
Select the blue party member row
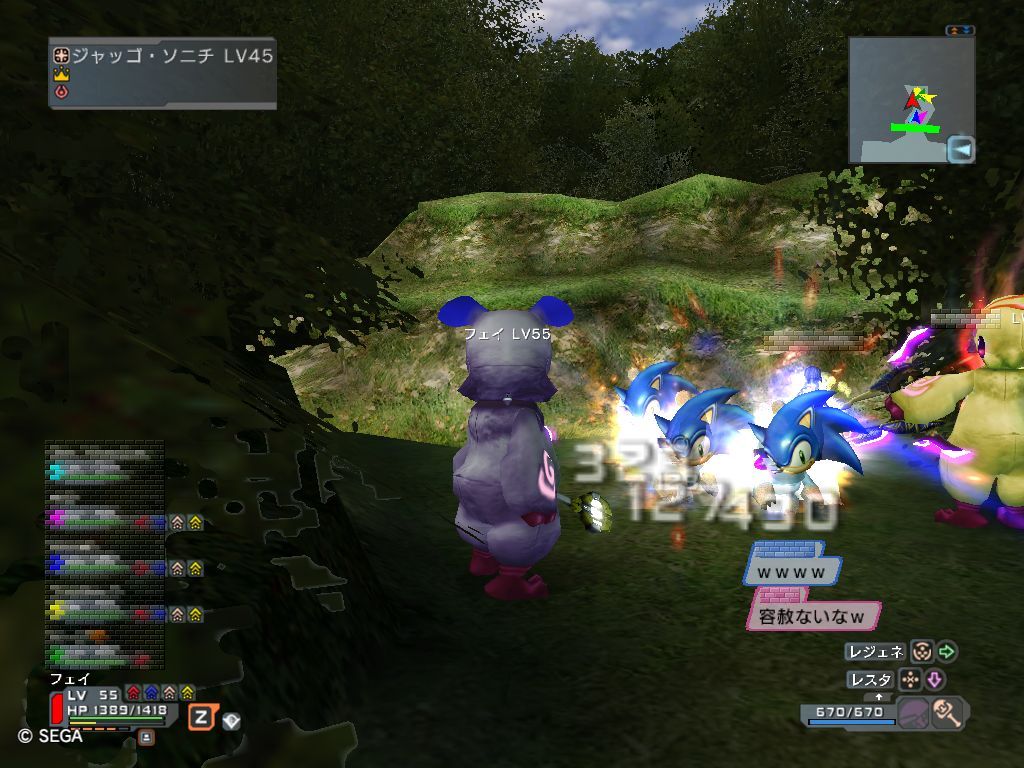[104, 566]
